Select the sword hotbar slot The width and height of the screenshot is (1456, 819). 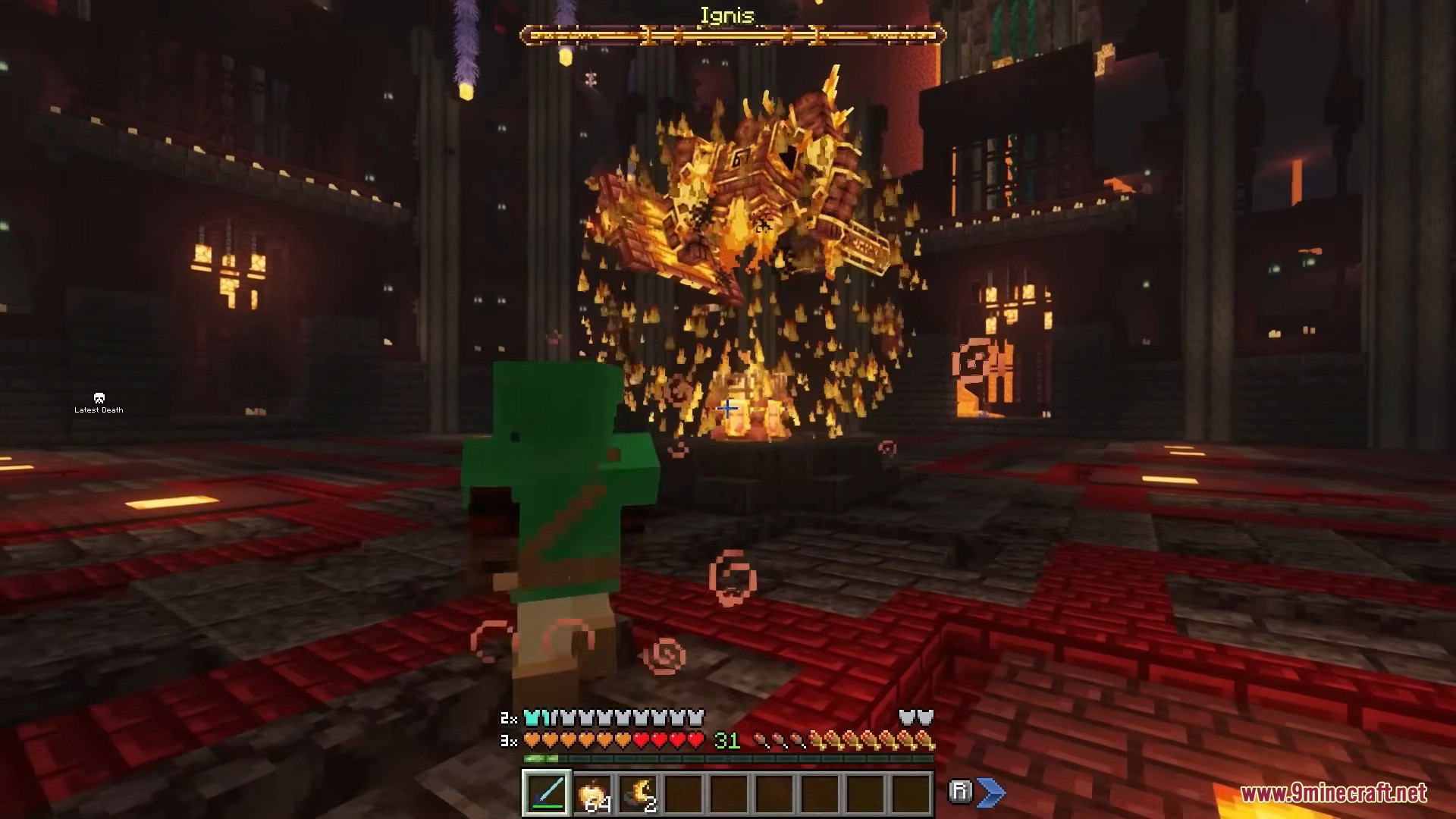546,794
